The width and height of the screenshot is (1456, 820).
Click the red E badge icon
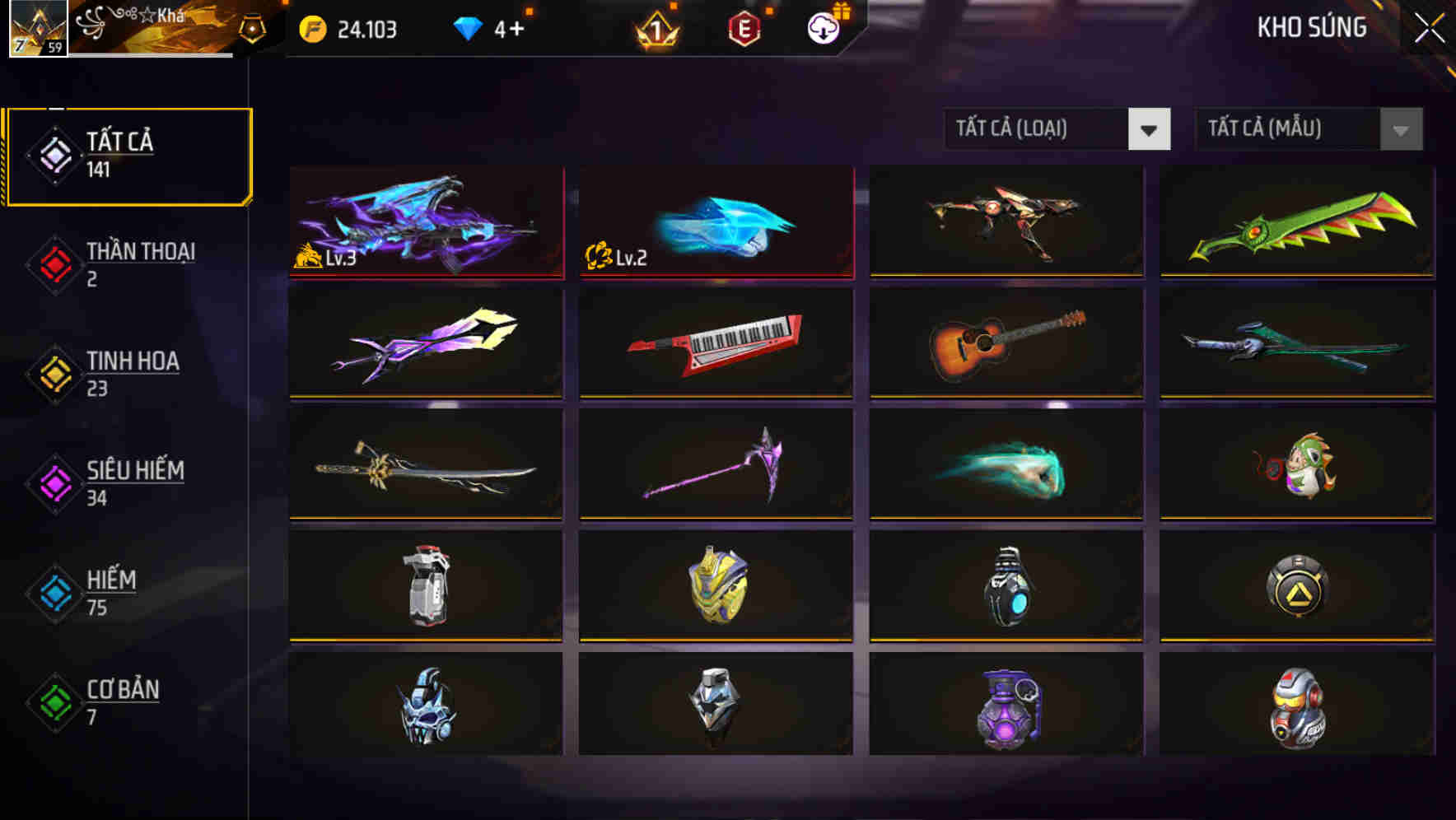pos(744,28)
